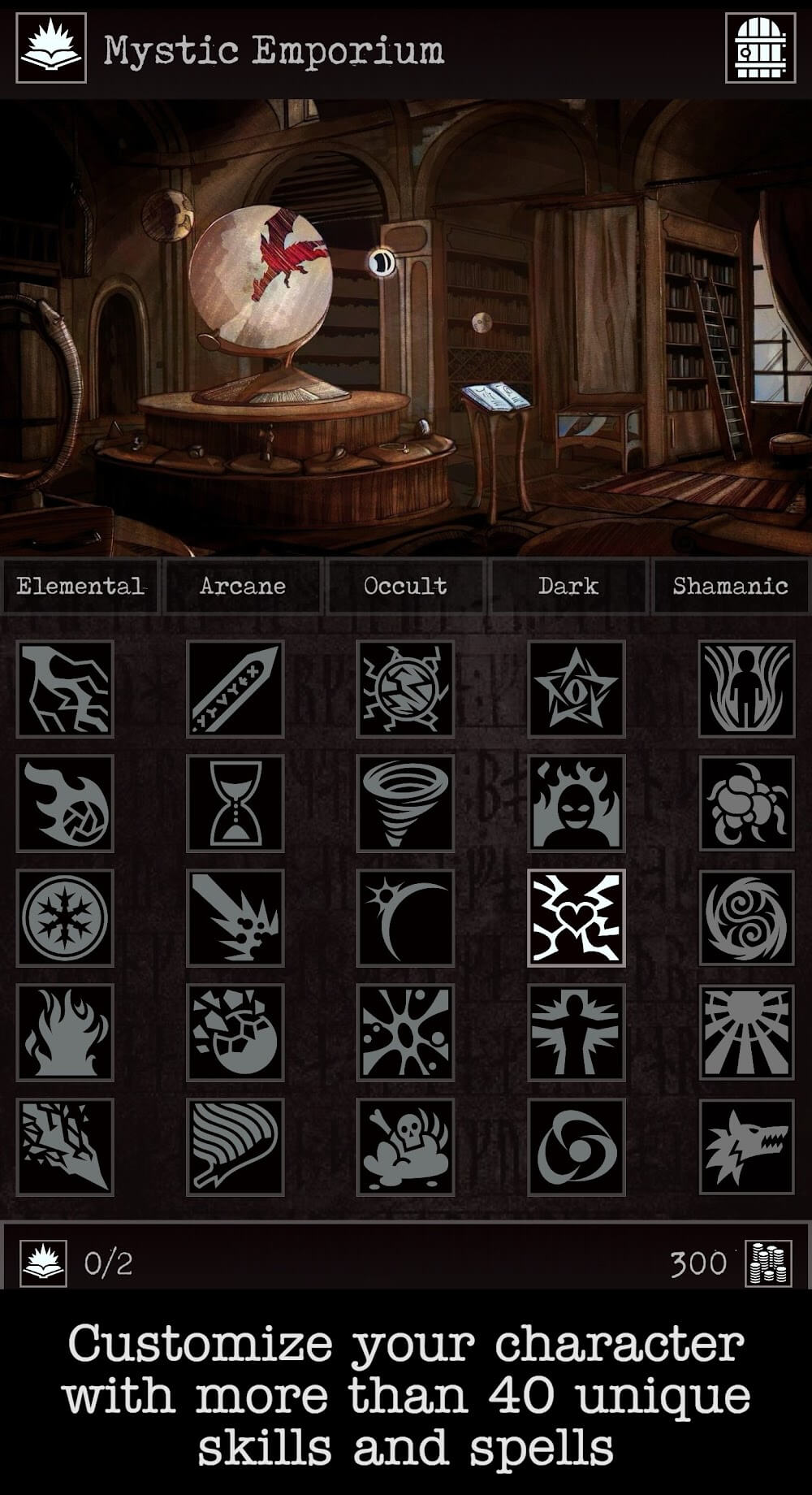
Task: Open the Arcane spell category
Action: point(243,586)
